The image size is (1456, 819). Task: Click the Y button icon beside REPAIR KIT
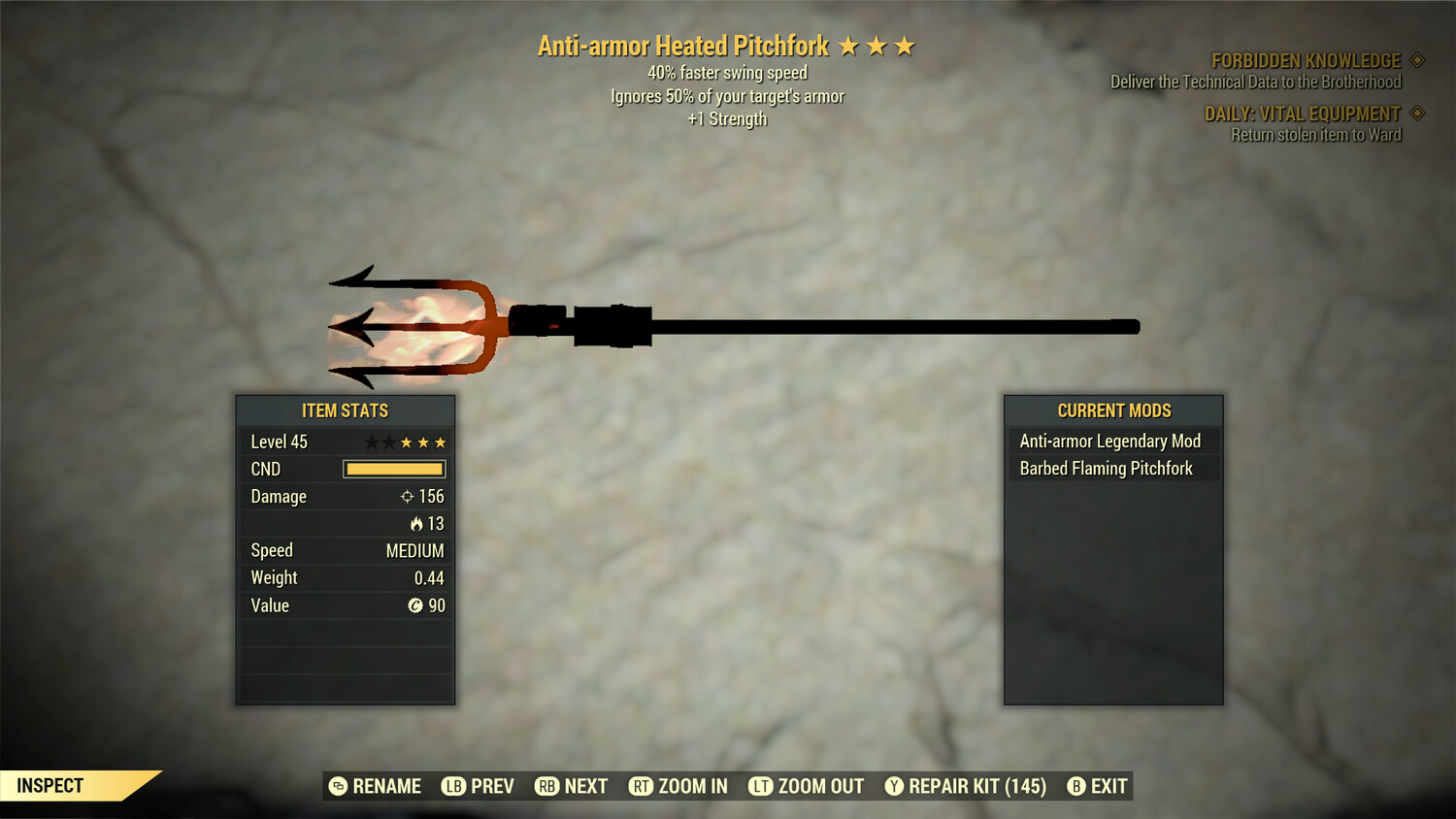pos(893,786)
